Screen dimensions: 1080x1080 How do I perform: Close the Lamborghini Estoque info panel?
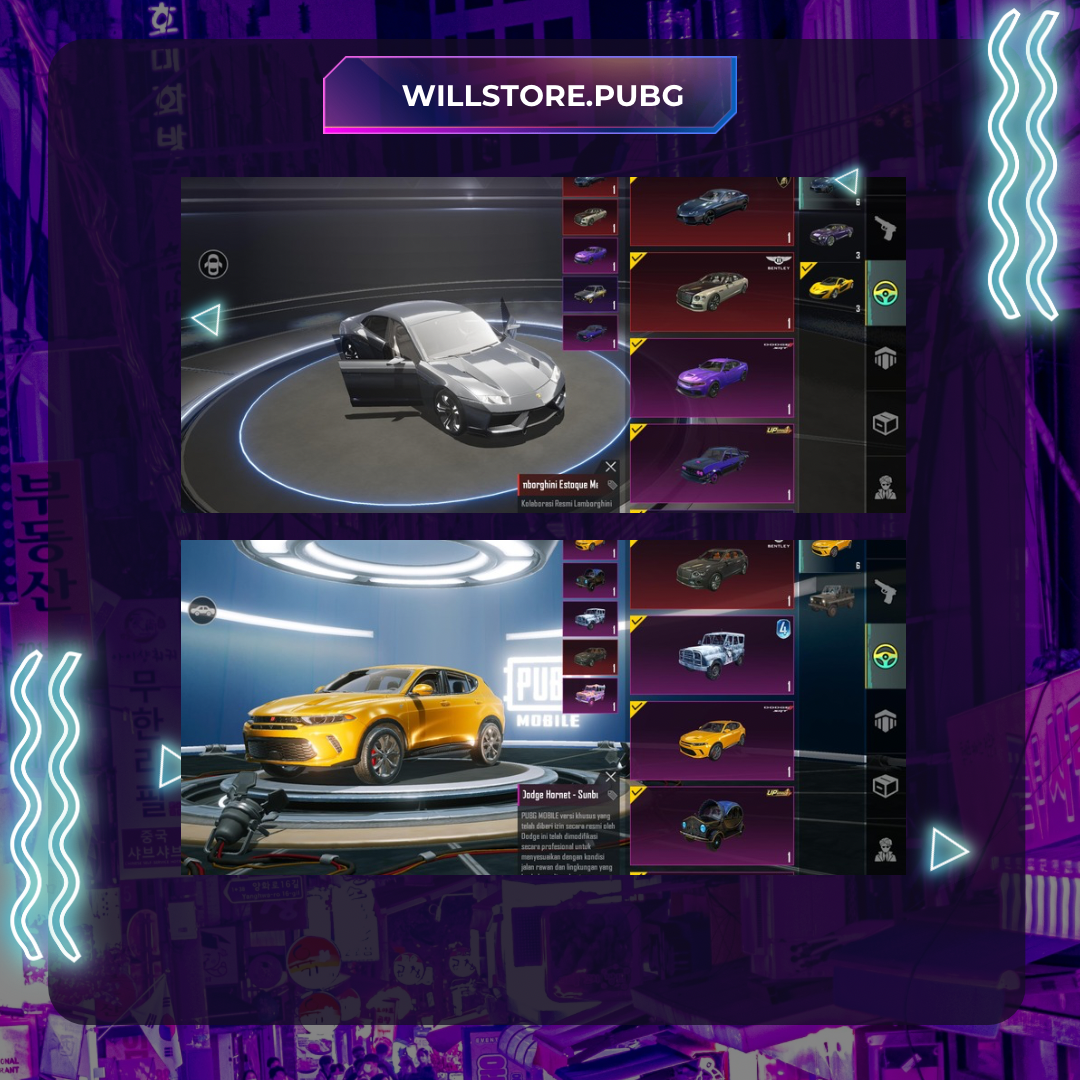[611, 466]
